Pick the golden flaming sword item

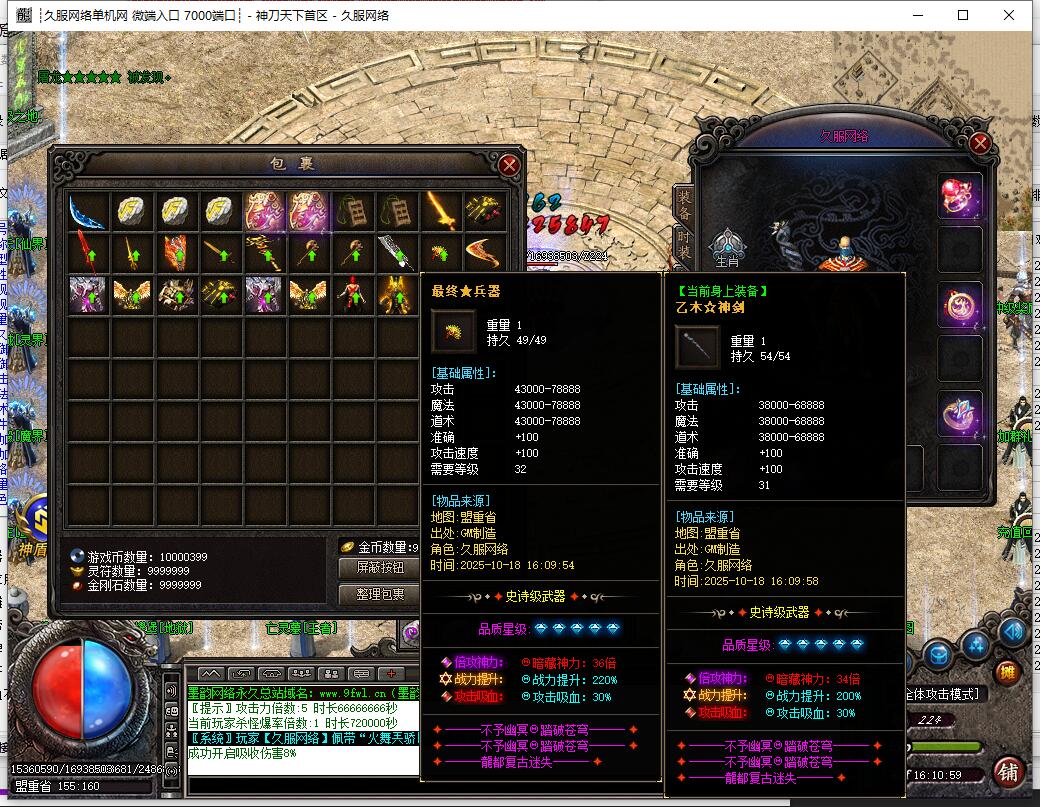[x=441, y=211]
